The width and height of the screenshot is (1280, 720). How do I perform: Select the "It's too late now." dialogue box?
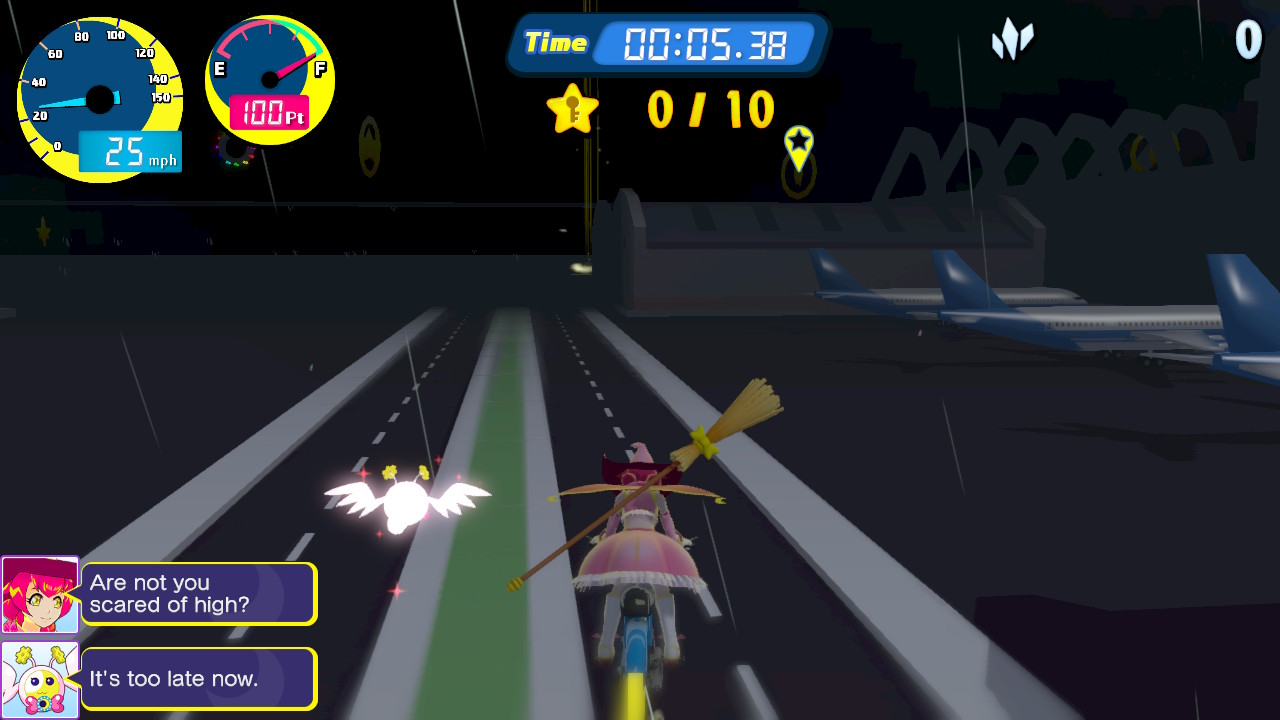click(x=199, y=679)
